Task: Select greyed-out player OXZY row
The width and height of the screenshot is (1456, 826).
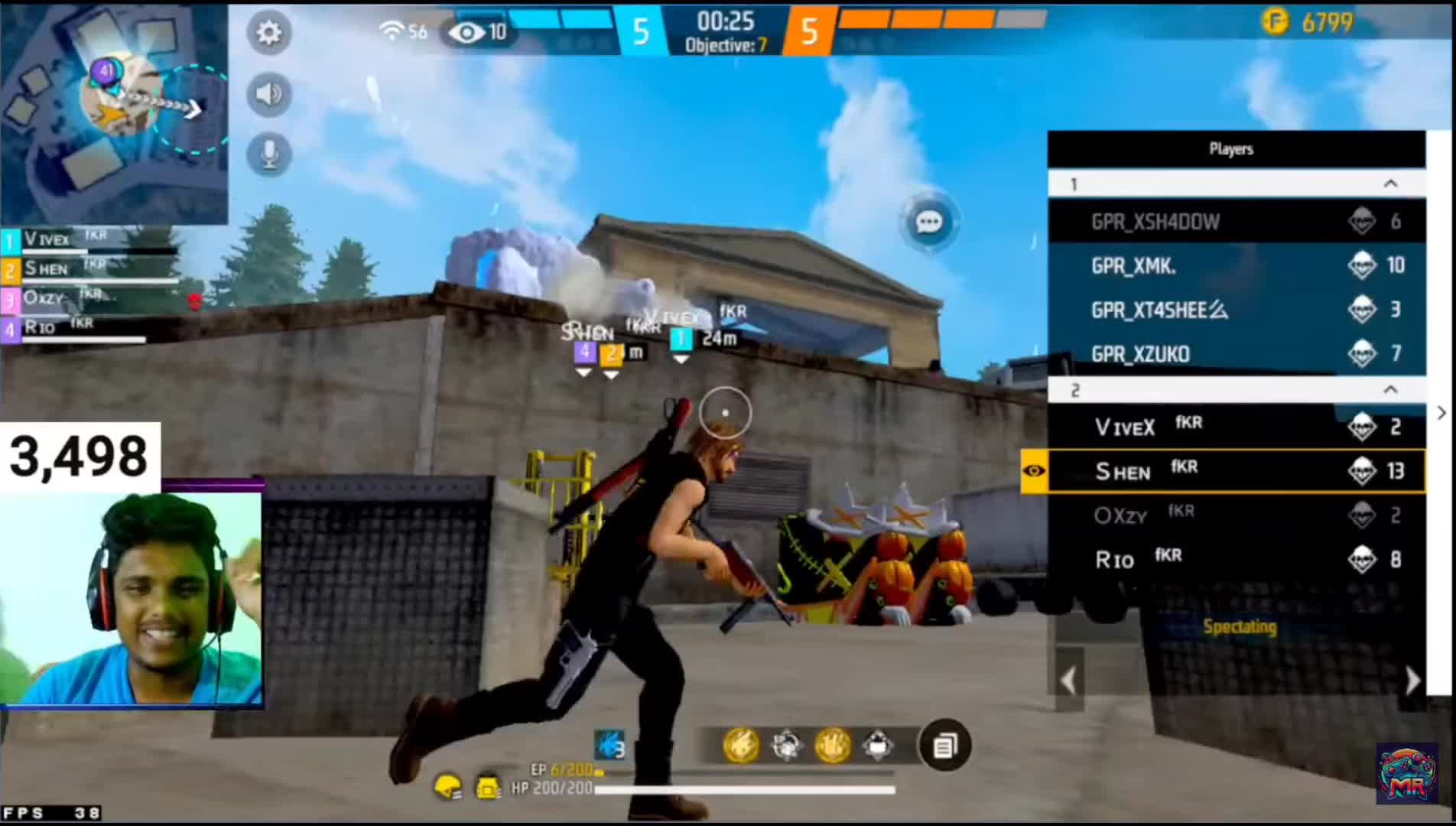Action: click(1236, 515)
